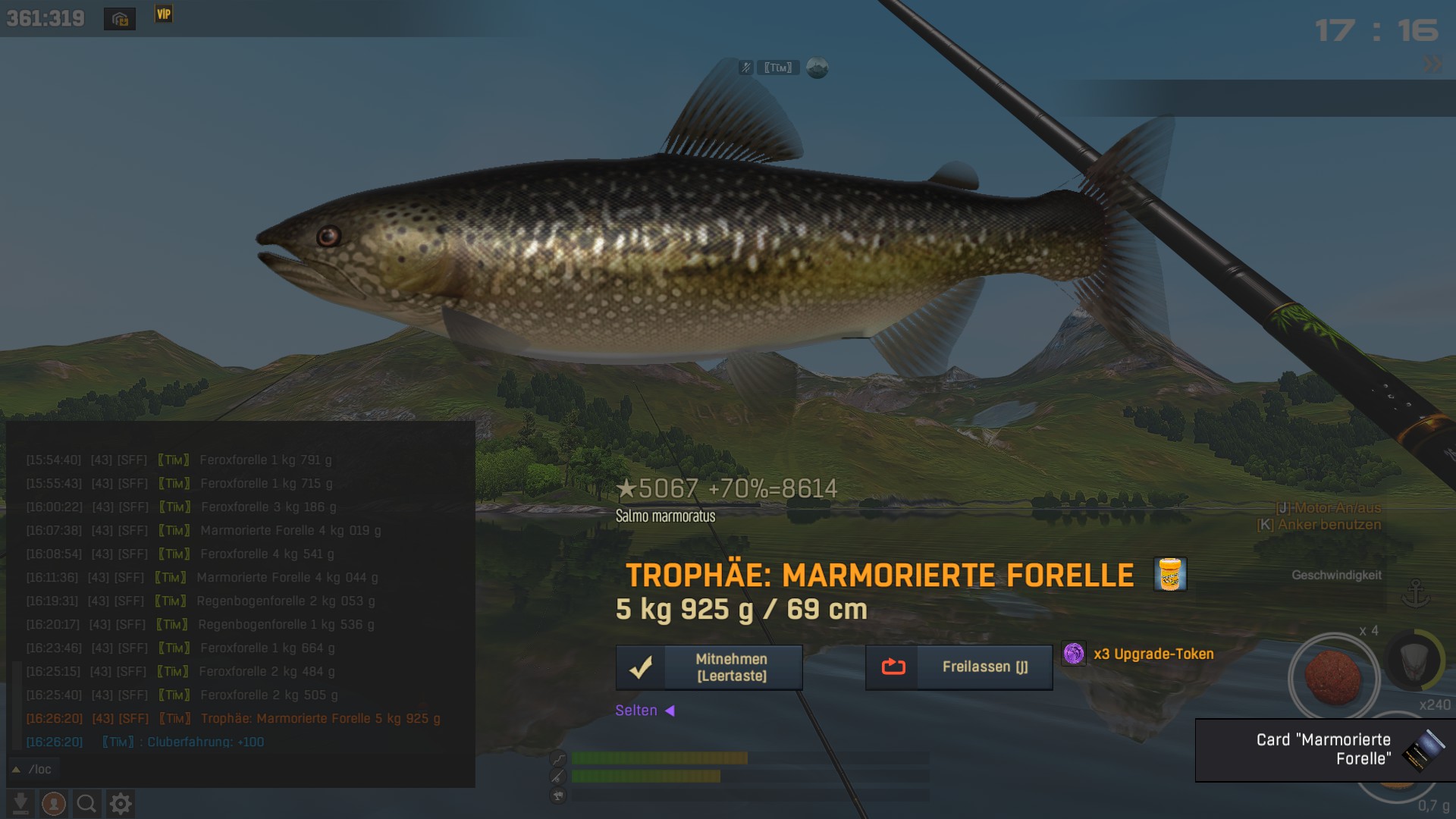This screenshot has height=819, width=1456.
Task: Click the purple Upgrade-Token icon
Action: click(1074, 654)
